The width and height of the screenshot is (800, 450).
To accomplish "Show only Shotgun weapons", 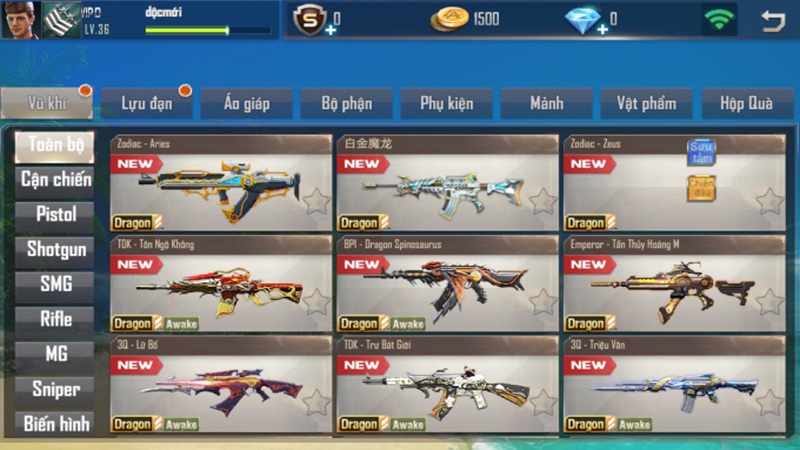I will tap(55, 249).
